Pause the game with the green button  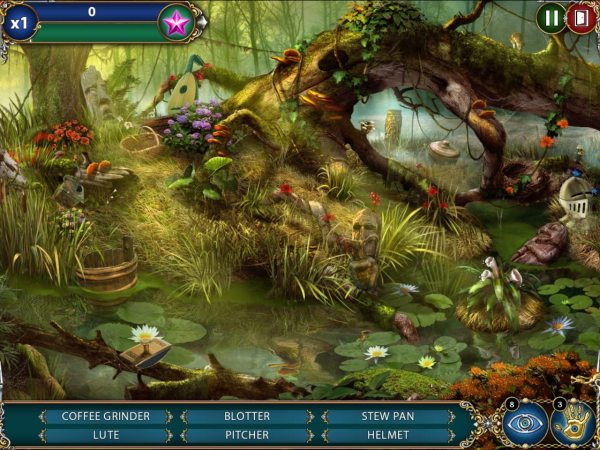coord(550,17)
